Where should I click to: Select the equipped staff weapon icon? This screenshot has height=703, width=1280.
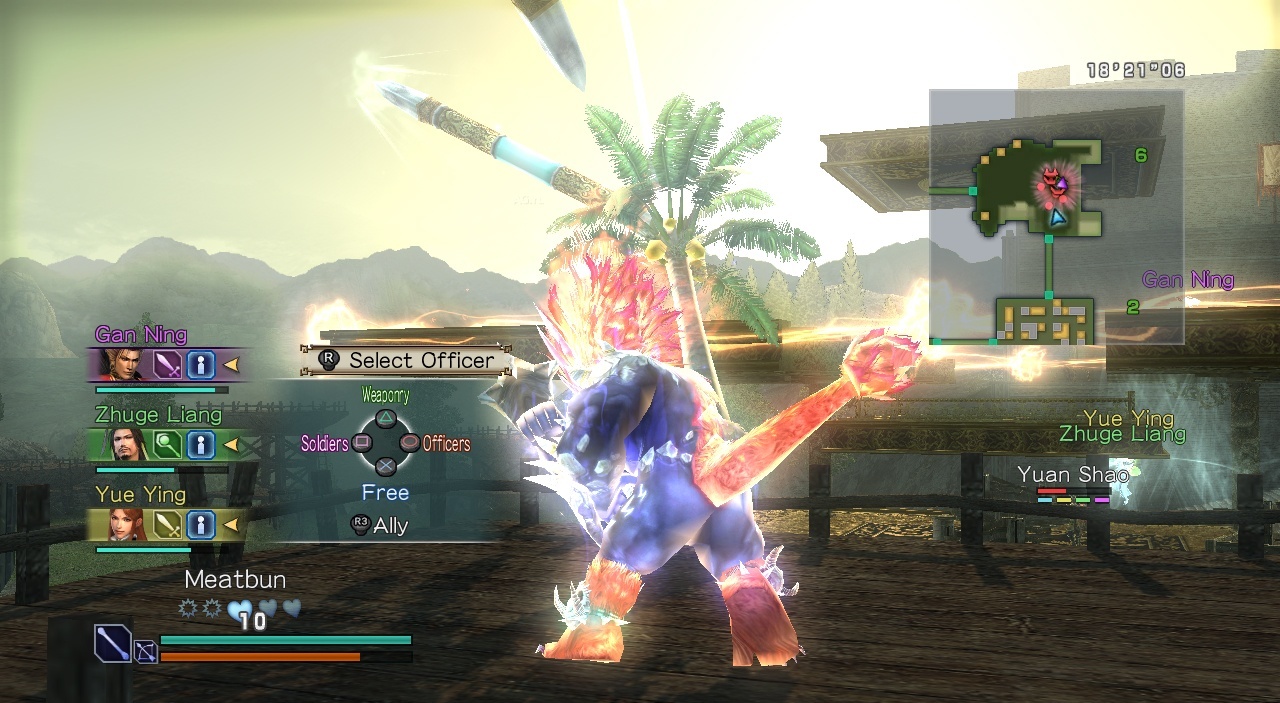pyautogui.click(x=113, y=643)
